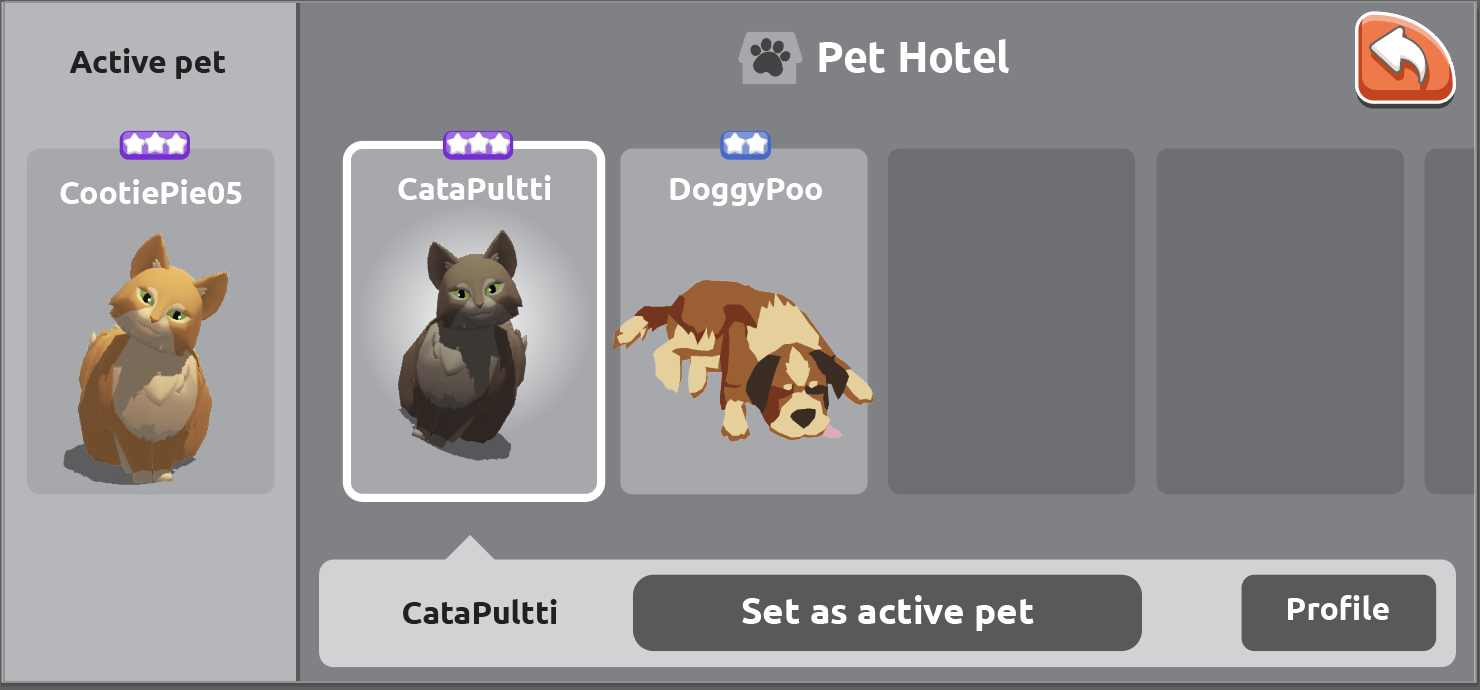This screenshot has height=690, width=1480.
Task: Select the CataPultti cat card
Action: 474,321
